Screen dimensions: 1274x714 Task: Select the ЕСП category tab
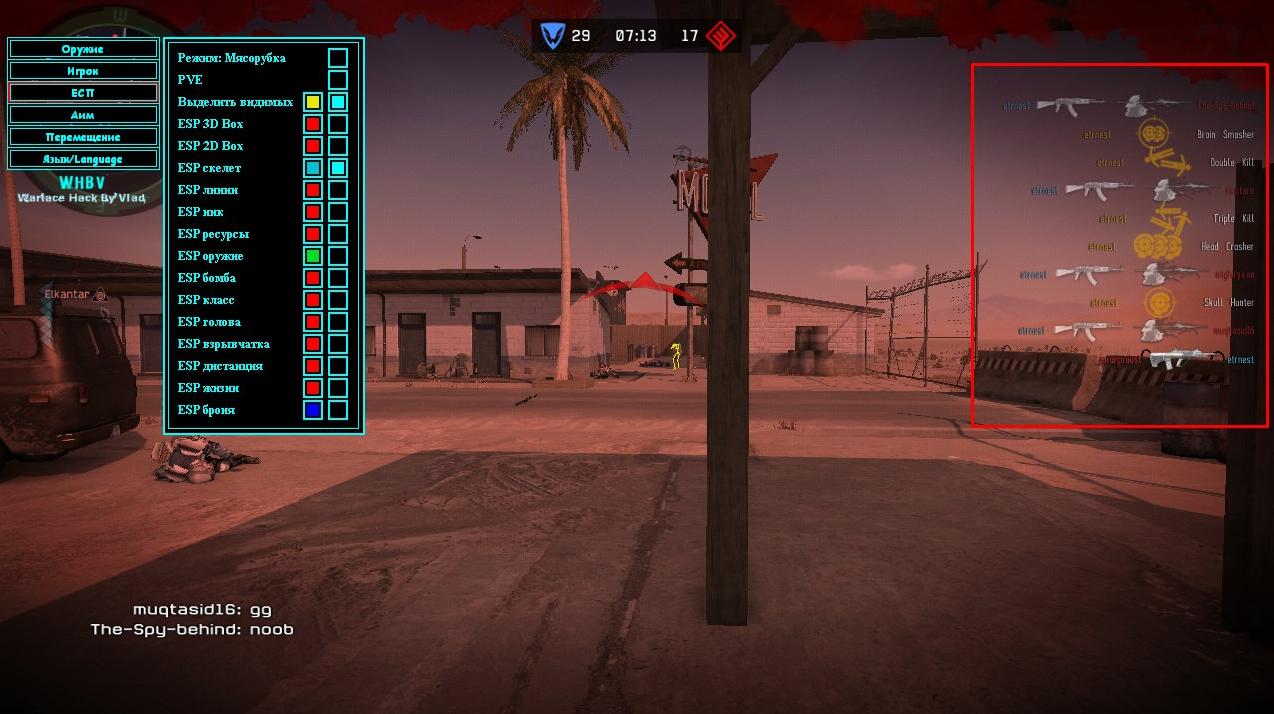click(83, 93)
